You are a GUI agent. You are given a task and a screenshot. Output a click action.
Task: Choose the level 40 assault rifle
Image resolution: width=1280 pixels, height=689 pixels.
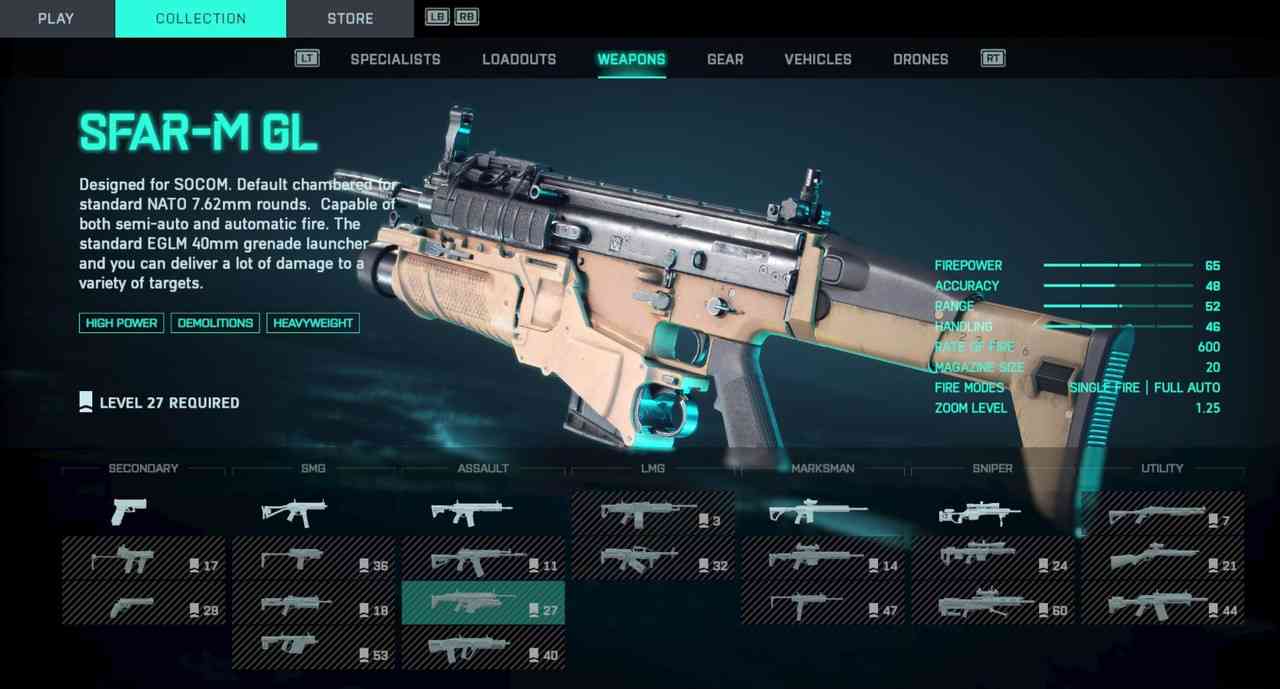(x=483, y=648)
